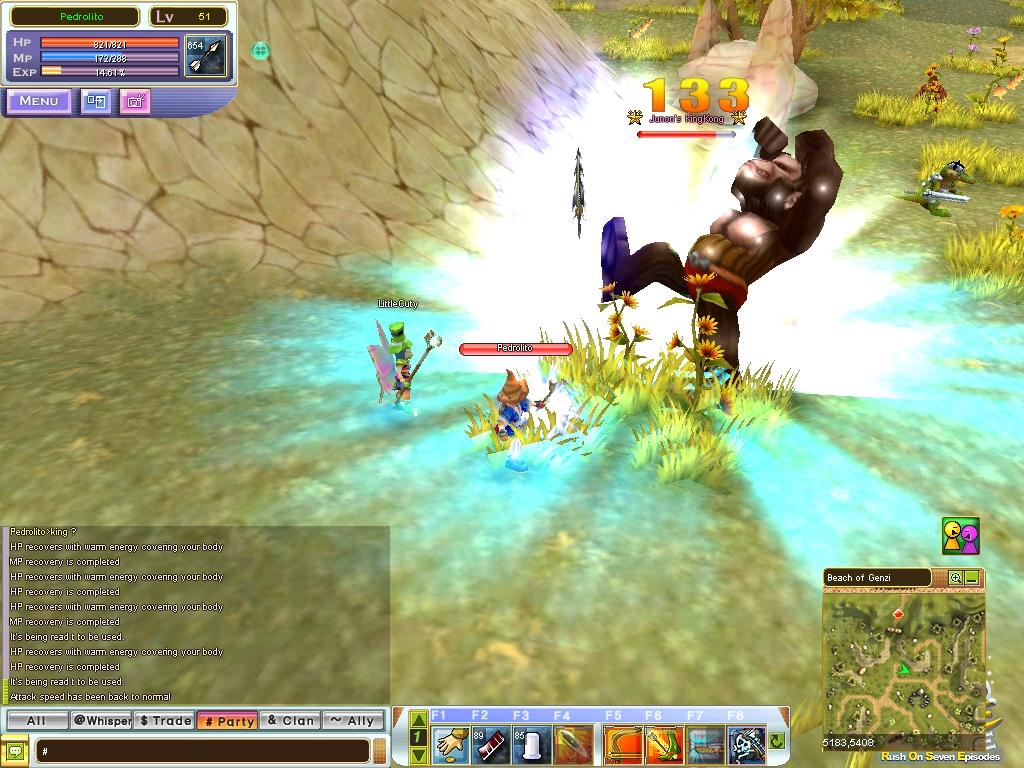Use the red item in F2 slot
Image resolution: width=1024 pixels, height=768 pixels.
coord(492,744)
